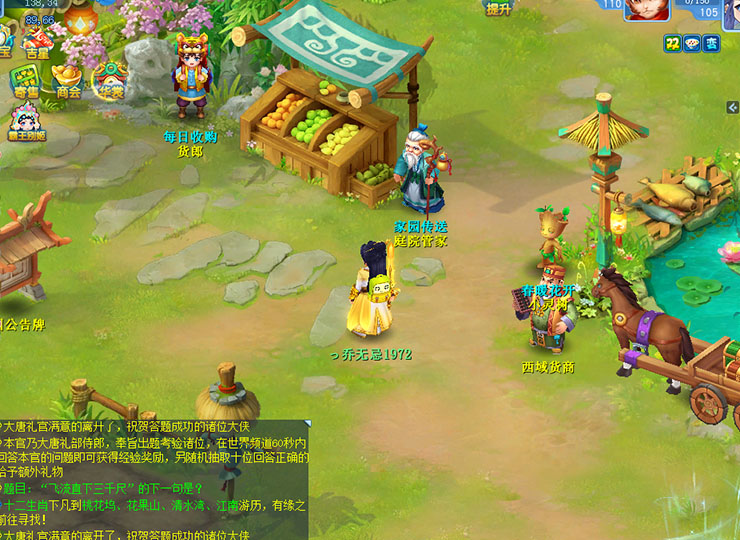740x540 pixels.
Task: Click the green double-figure buff icon
Action: coord(671,43)
